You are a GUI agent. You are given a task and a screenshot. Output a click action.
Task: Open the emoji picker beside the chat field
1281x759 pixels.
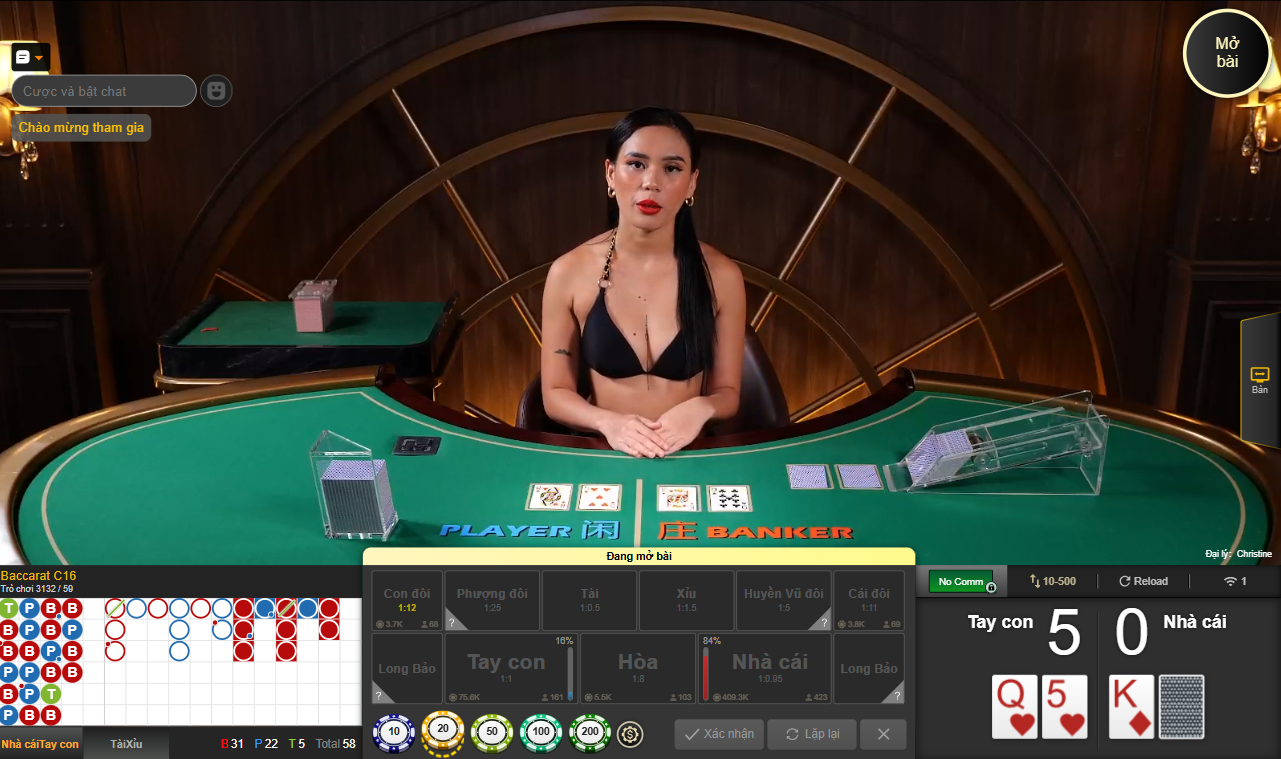[x=216, y=91]
